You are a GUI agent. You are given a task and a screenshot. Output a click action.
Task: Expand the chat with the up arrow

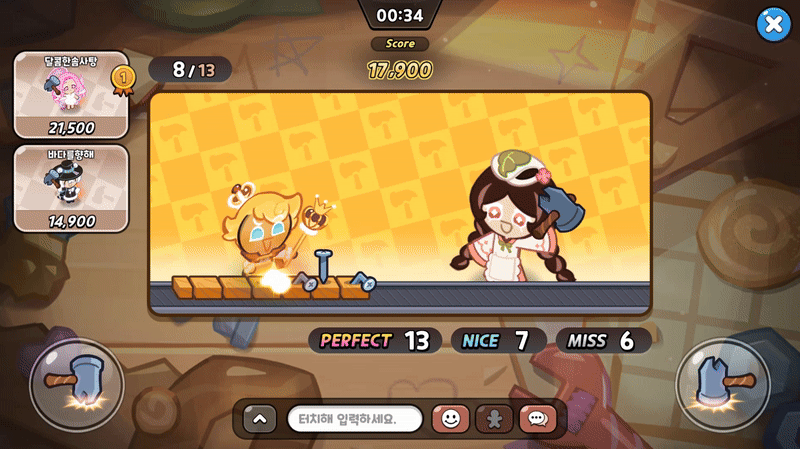(x=258, y=419)
